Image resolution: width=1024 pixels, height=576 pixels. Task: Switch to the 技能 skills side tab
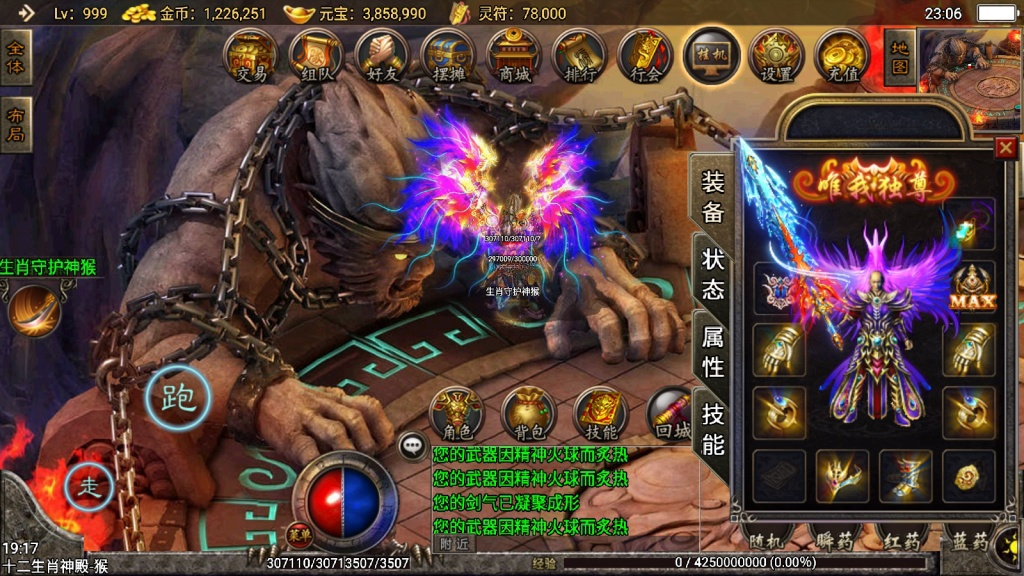(x=713, y=429)
